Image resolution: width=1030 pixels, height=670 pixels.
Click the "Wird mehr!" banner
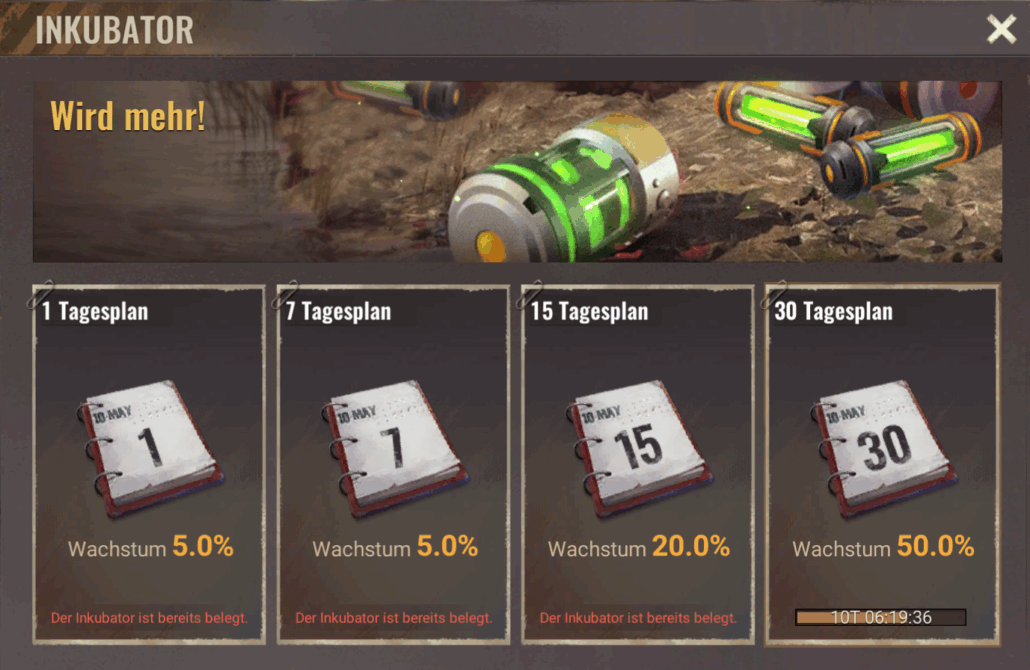click(x=517, y=171)
